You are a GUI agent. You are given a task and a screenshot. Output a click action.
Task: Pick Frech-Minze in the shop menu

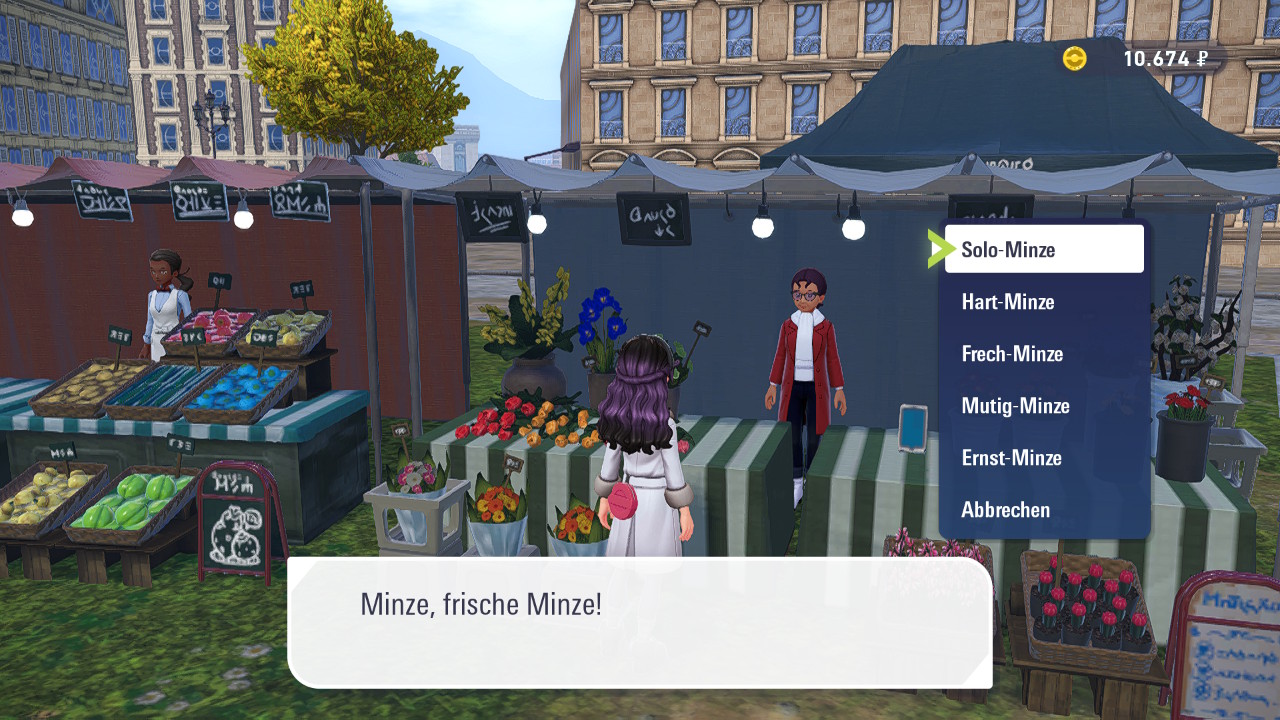click(1043, 354)
